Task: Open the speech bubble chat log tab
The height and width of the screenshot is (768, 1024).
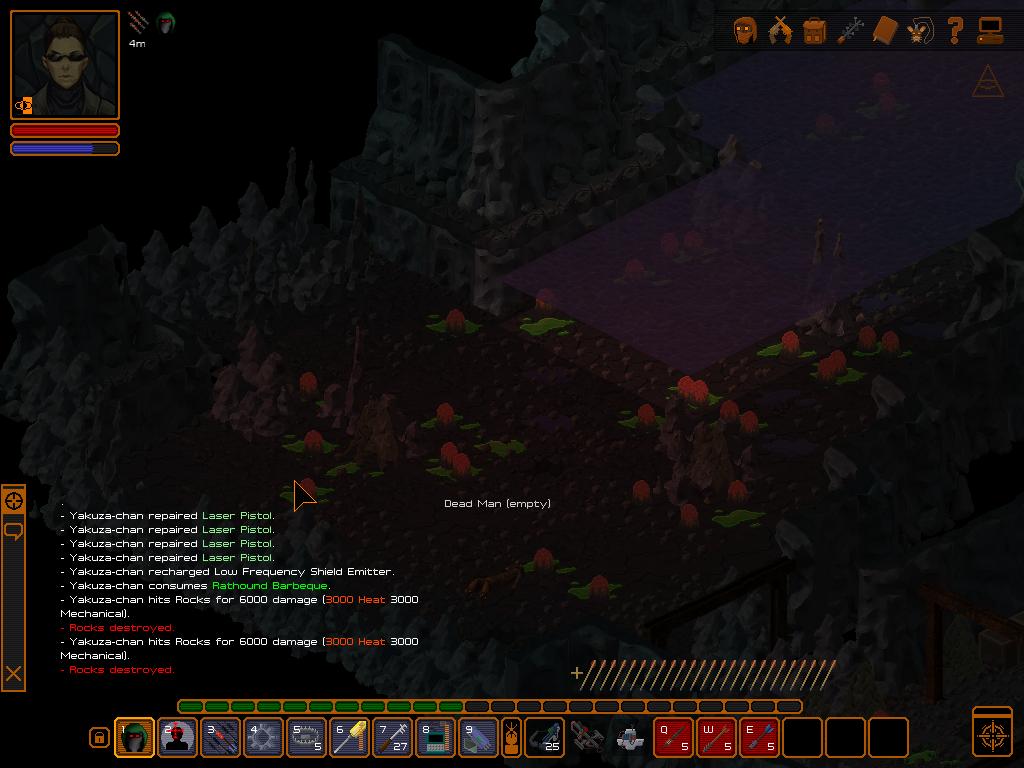Action: (x=14, y=530)
